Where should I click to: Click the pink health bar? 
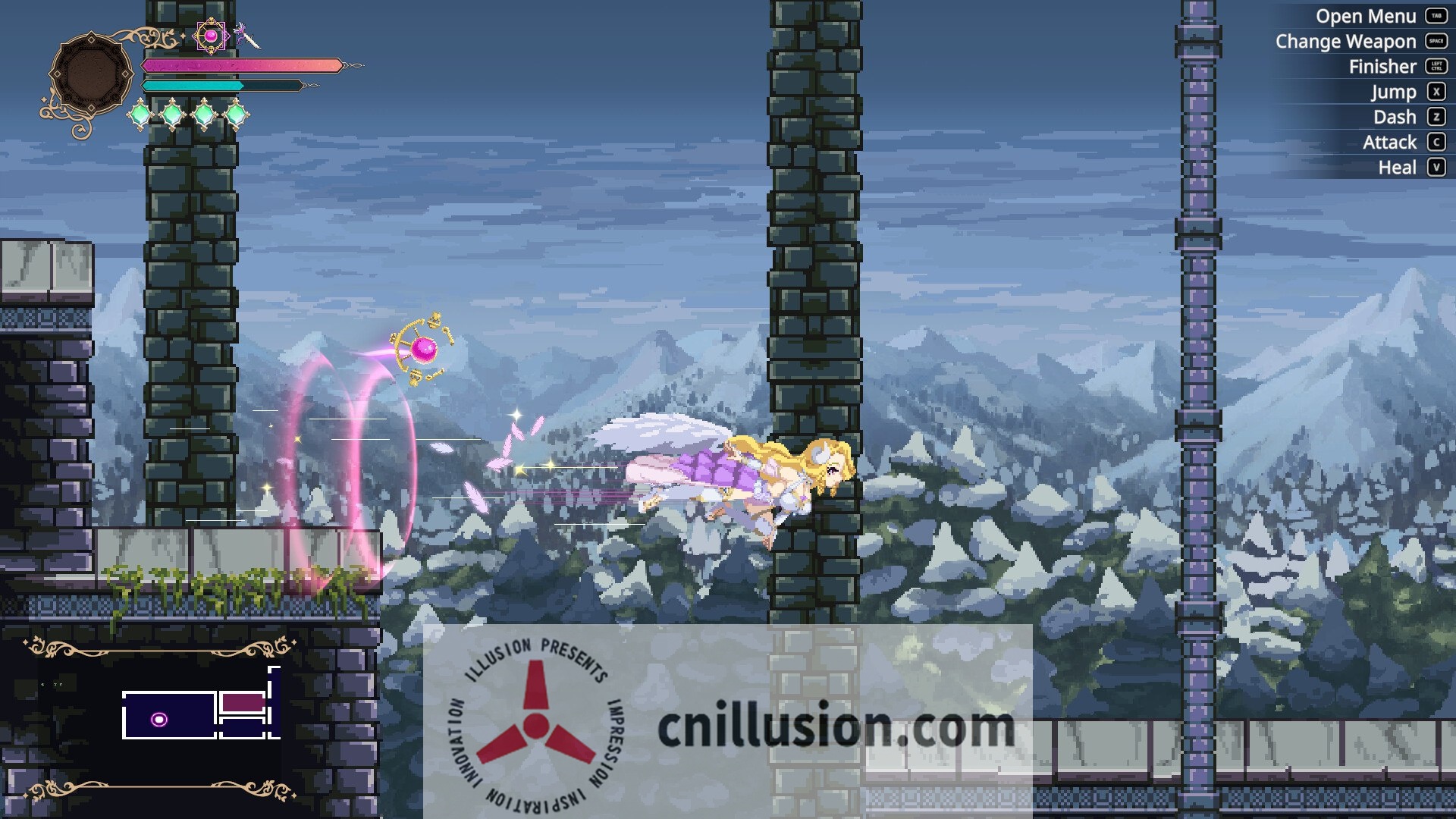[x=241, y=65]
